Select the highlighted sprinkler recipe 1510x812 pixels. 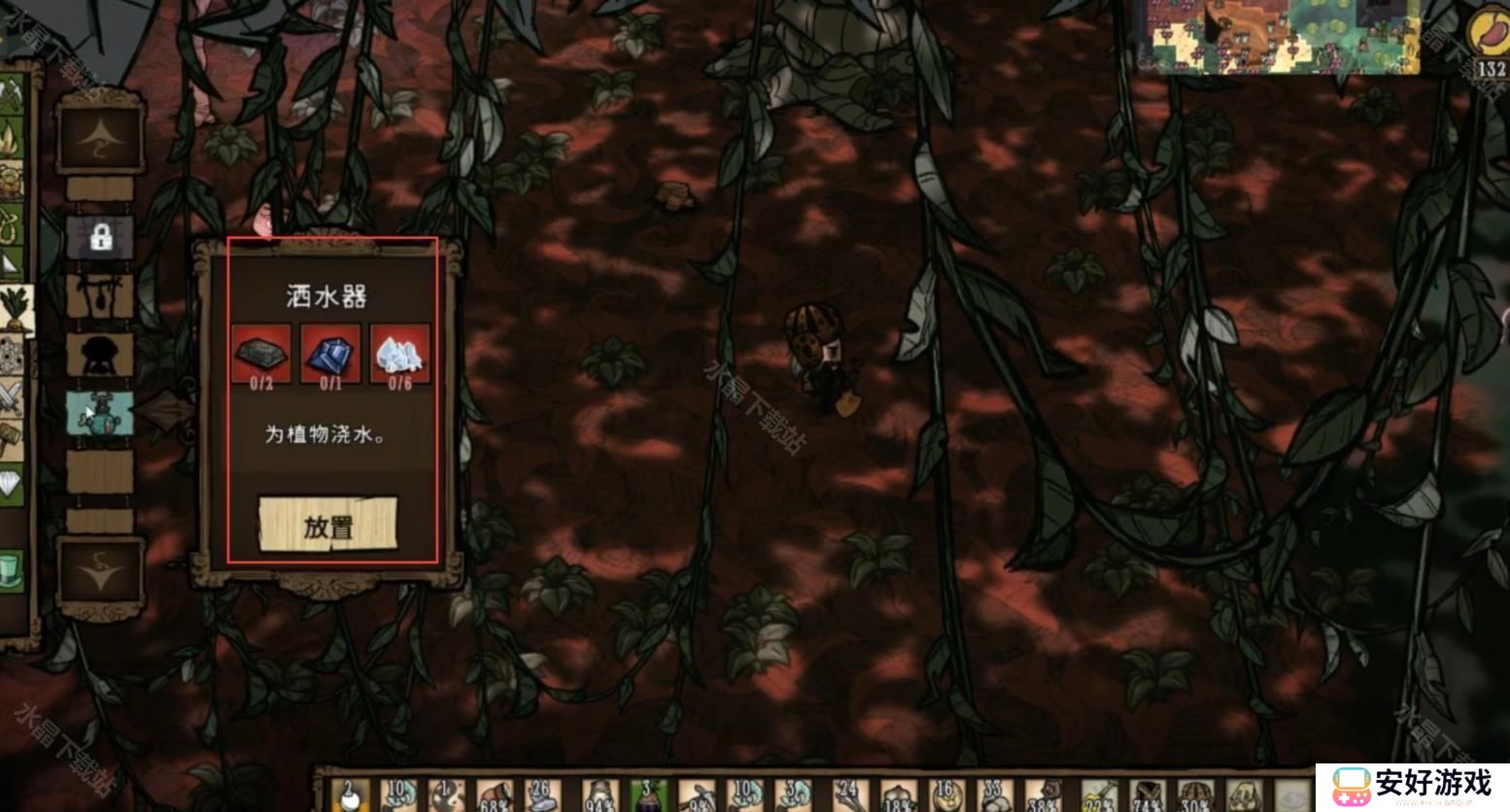click(100, 413)
